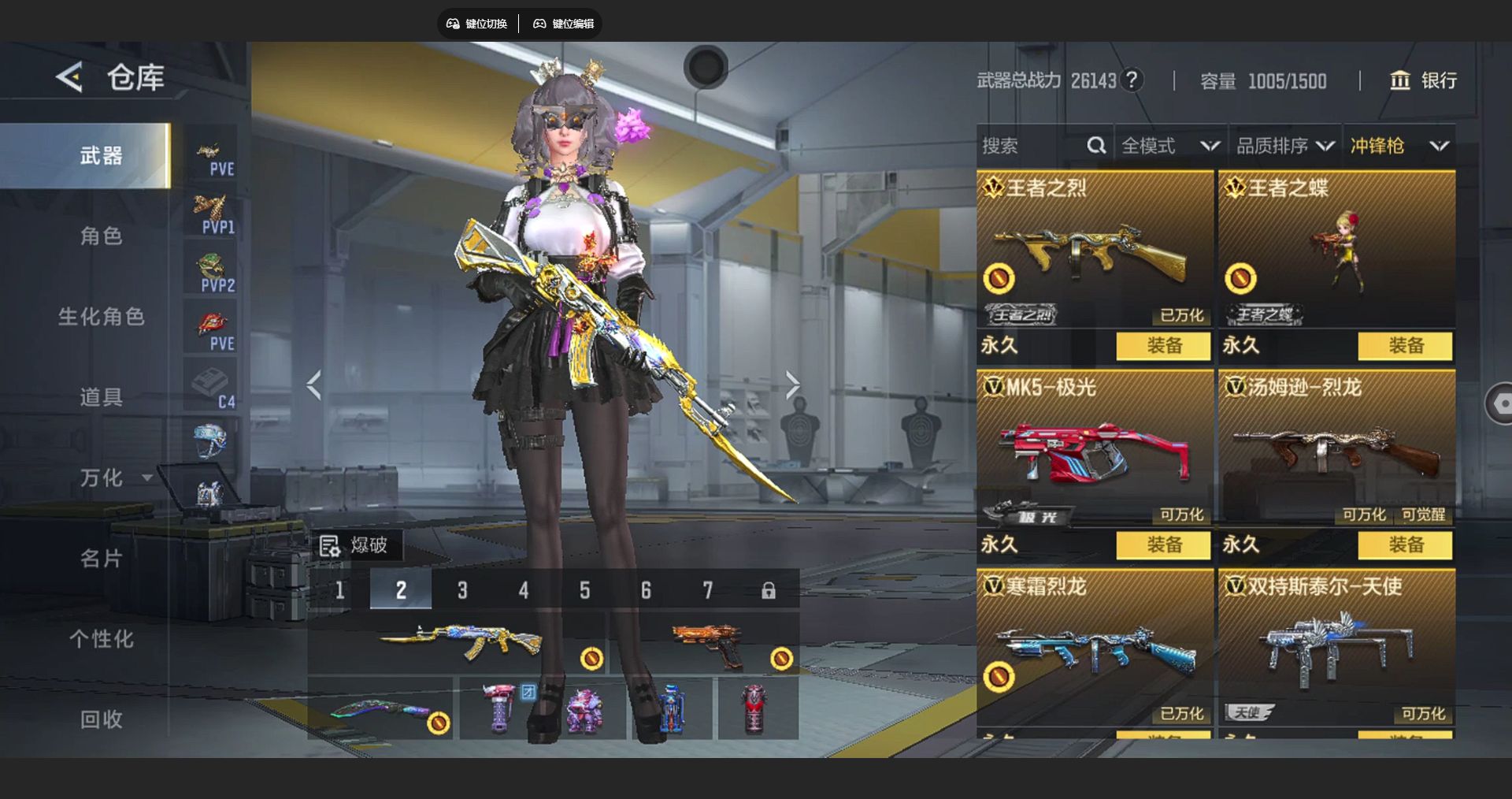Open the 名片 category tab
The height and width of the screenshot is (799, 1512).
101,559
